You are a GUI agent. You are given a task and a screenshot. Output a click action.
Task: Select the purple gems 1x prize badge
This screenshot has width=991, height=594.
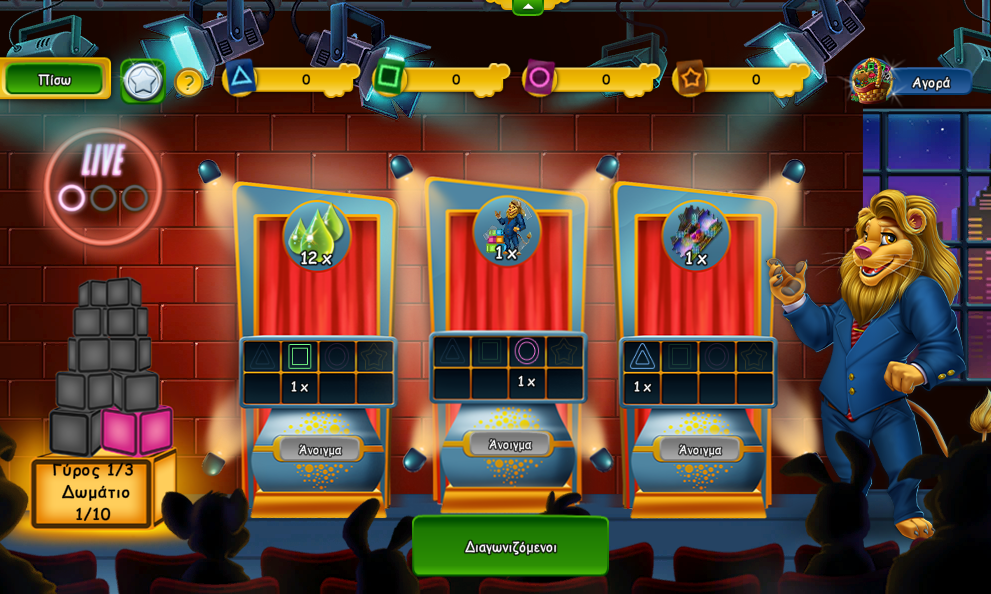click(x=696, y=236)
